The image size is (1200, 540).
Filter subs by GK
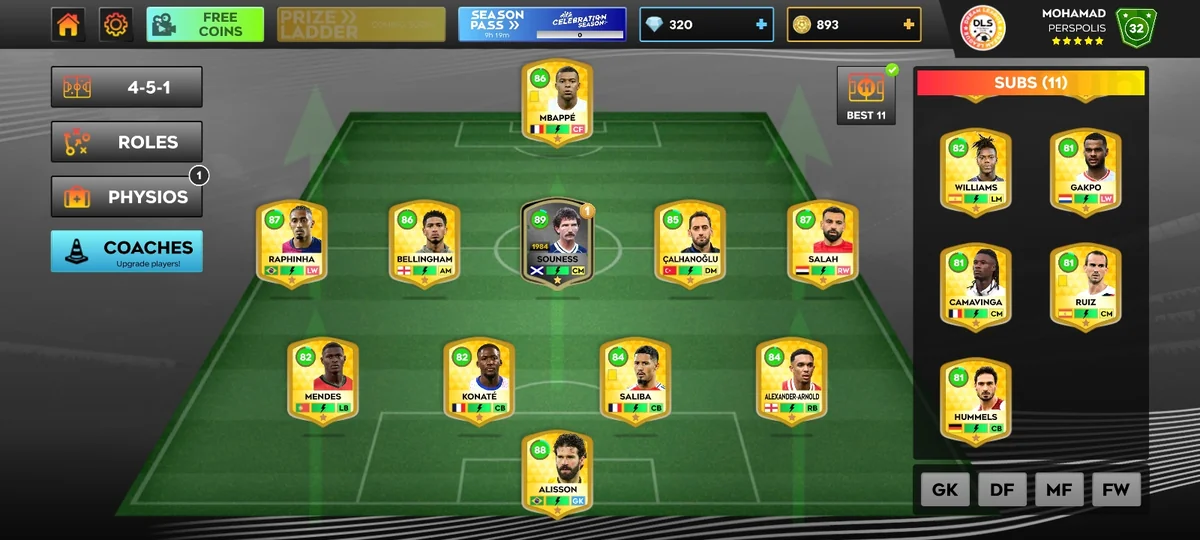pos(945,489)
